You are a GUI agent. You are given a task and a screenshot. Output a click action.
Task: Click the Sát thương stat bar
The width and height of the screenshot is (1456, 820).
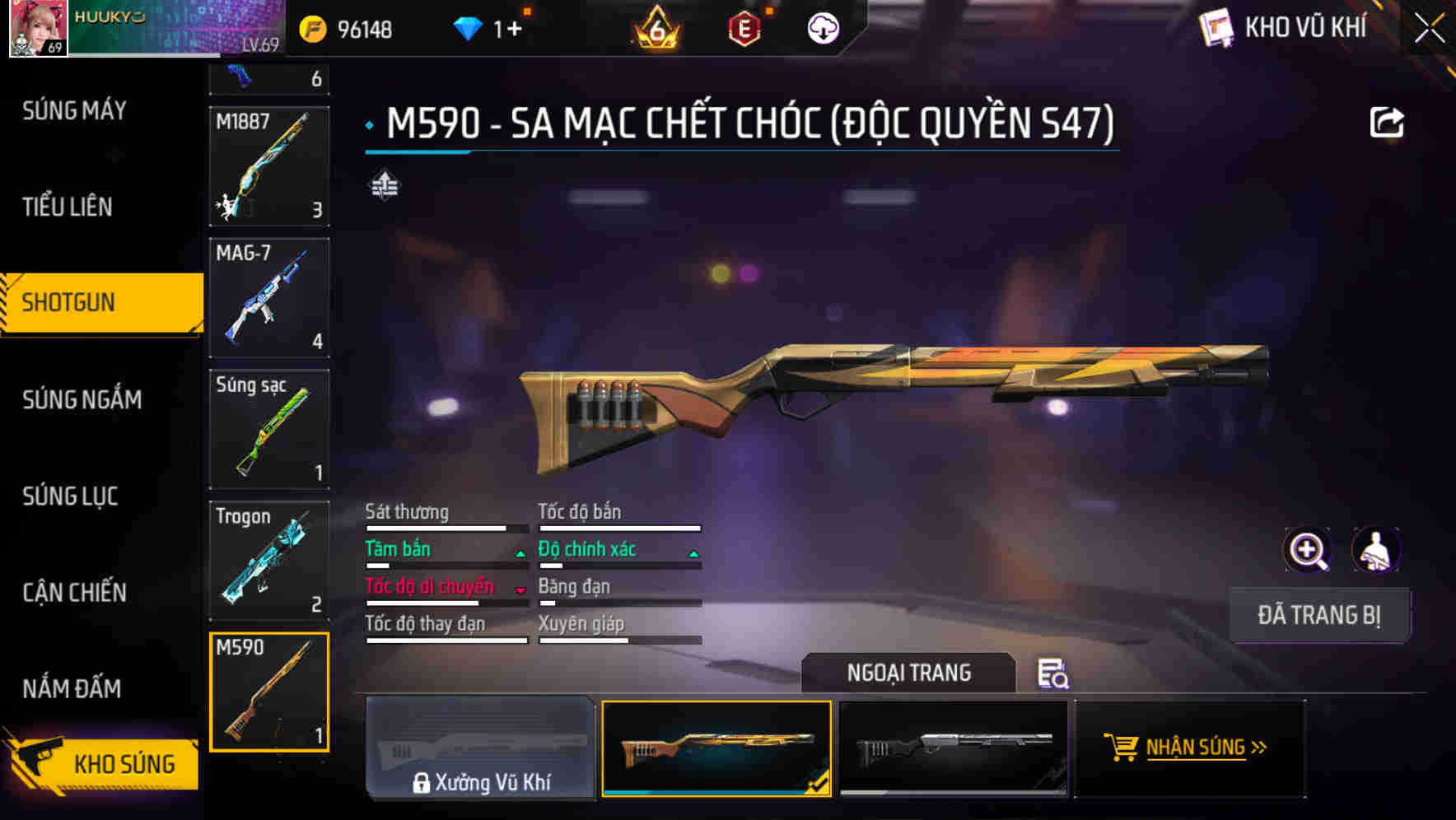pyautogui.click(x=446, y=527)
